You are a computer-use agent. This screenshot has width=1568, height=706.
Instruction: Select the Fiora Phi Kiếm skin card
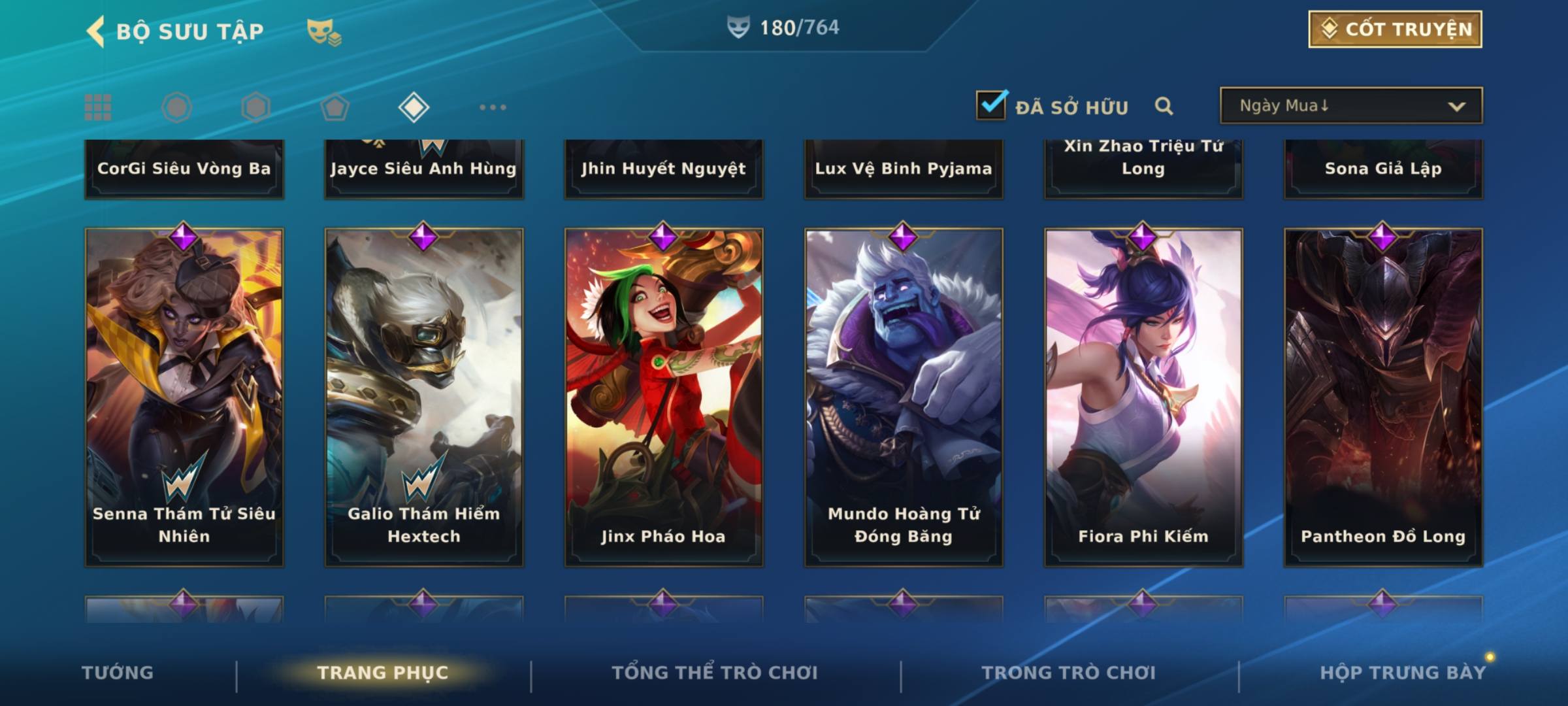1143,396
